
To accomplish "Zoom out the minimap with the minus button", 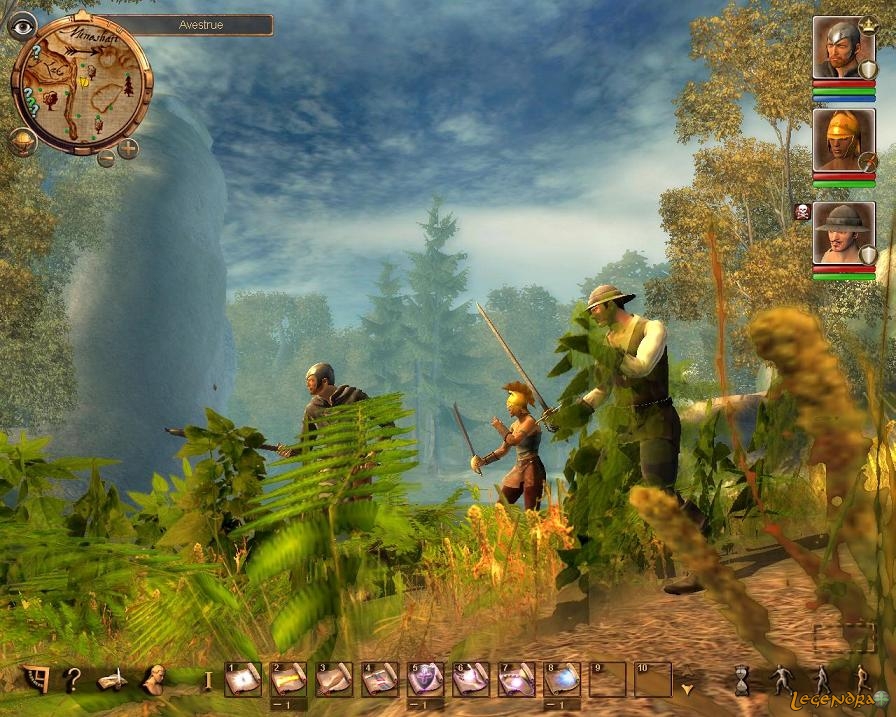I will pos(106,157).
